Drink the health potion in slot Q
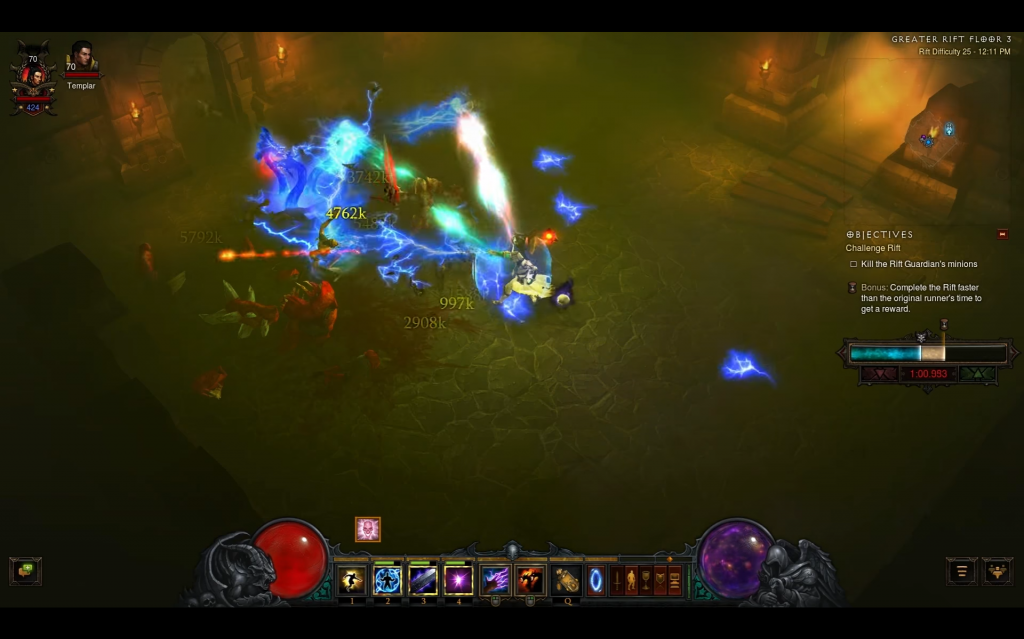The image size is (1024, 639). 567,580
